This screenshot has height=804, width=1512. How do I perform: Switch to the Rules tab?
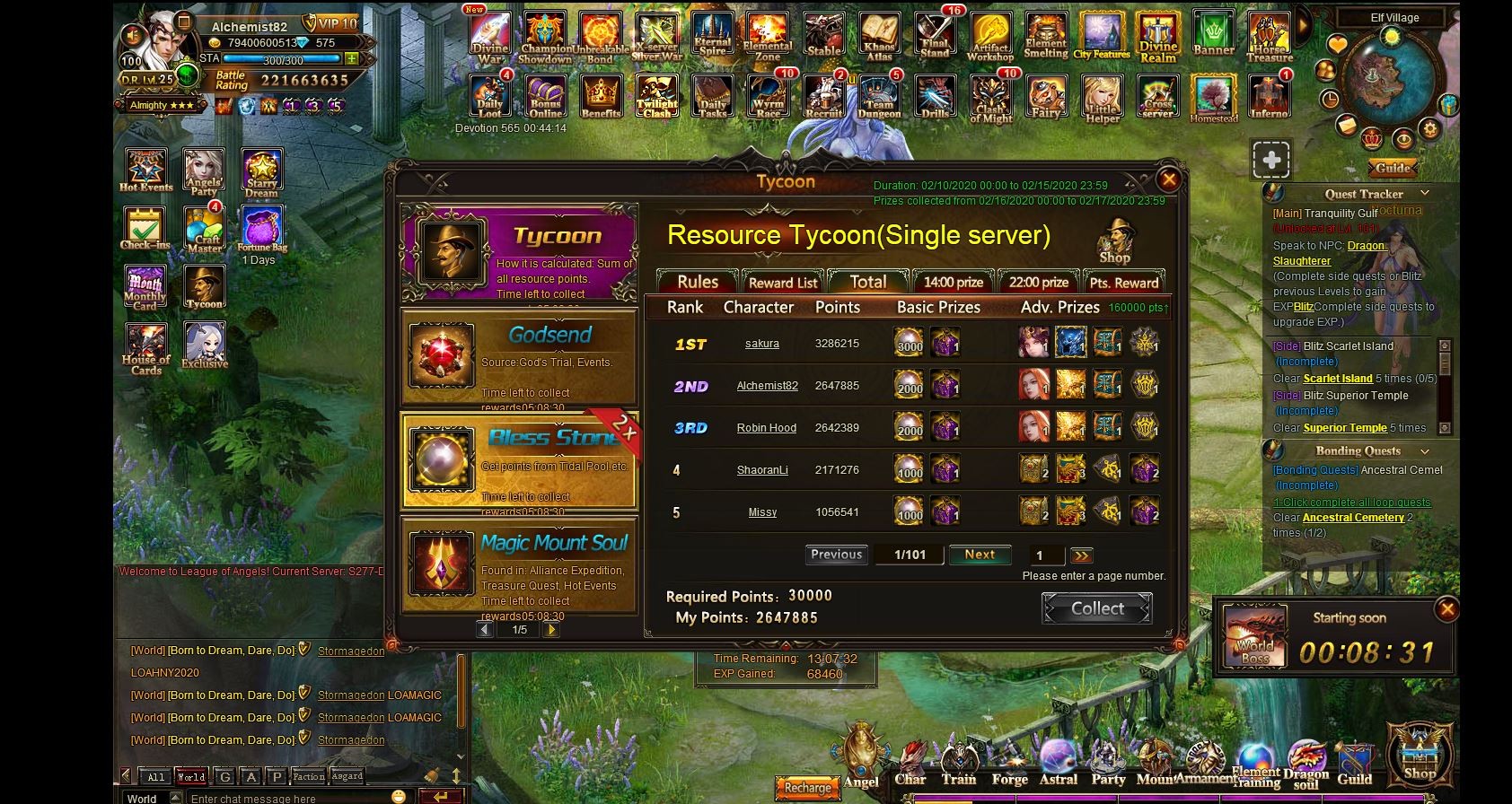coord(697,282)
